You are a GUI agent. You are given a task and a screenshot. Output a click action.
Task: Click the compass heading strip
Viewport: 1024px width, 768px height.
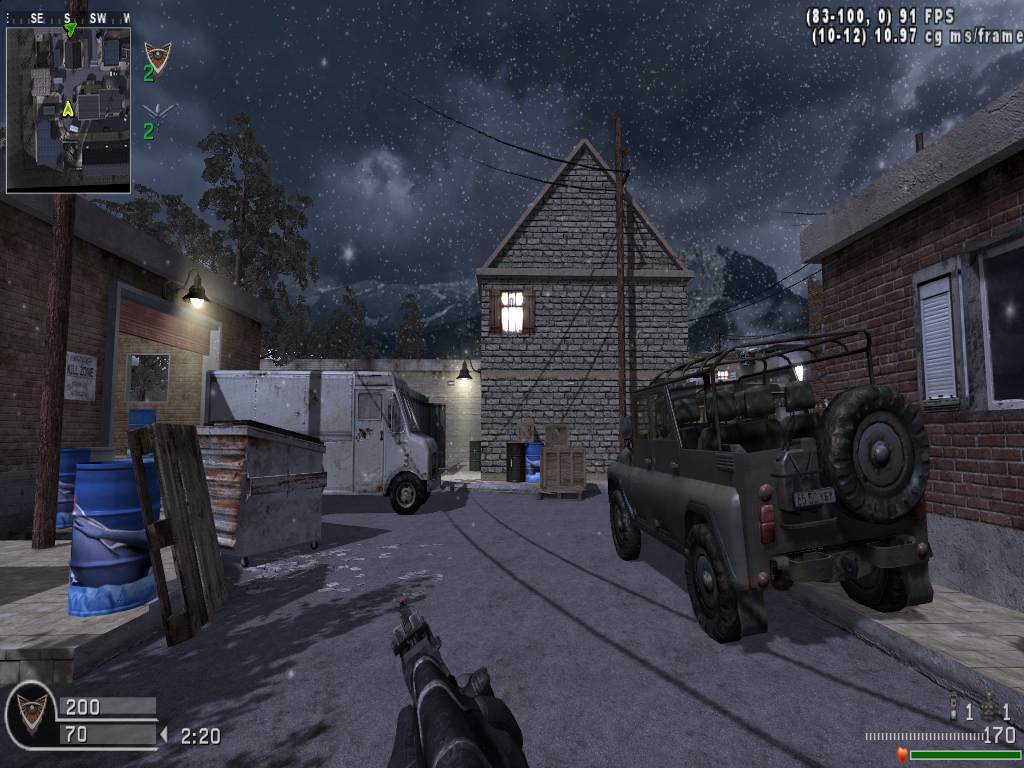pos(68,18)
